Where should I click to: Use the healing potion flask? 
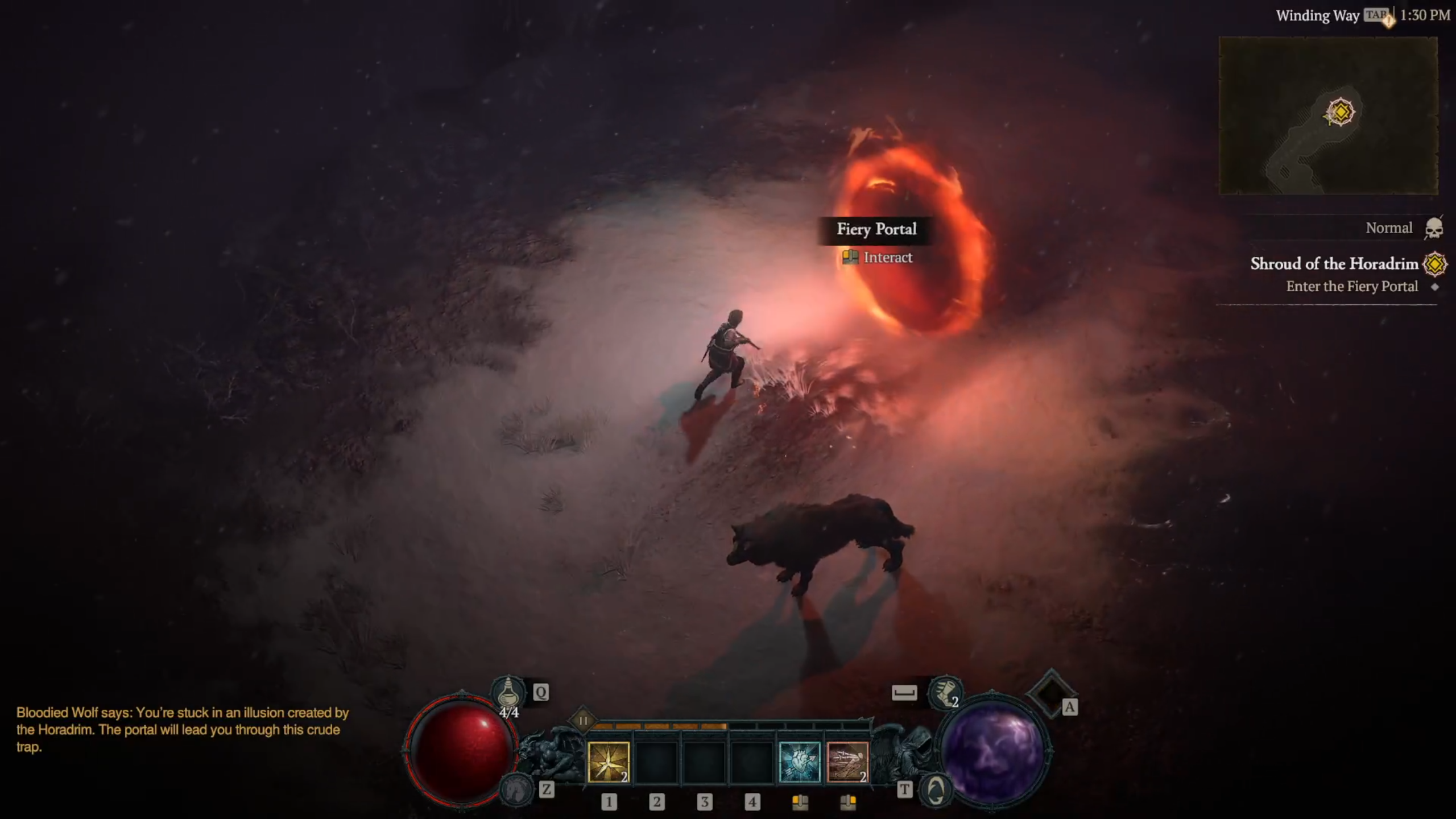click(x=508, y=693)
